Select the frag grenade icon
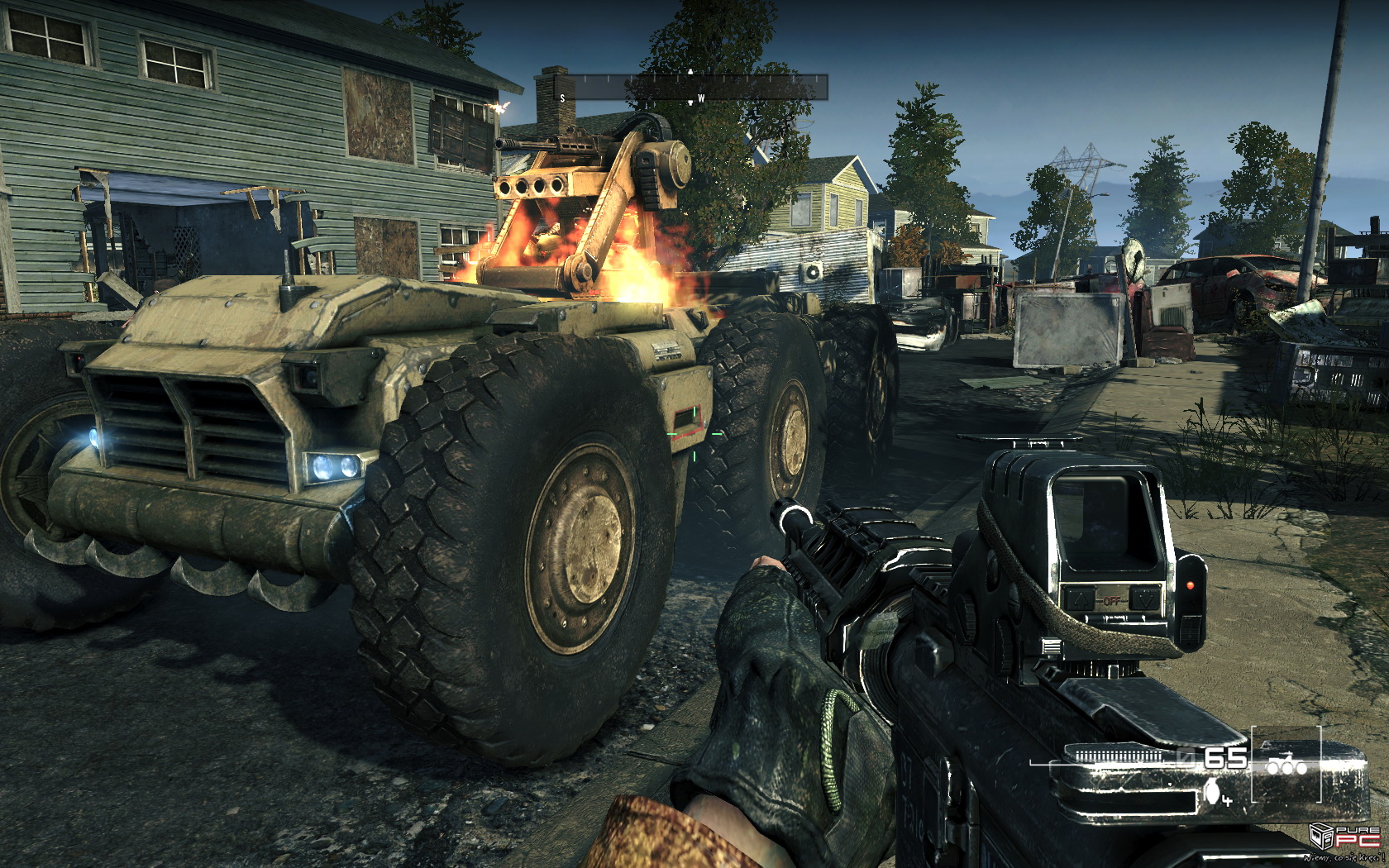The height and width of the screenshot is (868, 1389). point(1214,793)
